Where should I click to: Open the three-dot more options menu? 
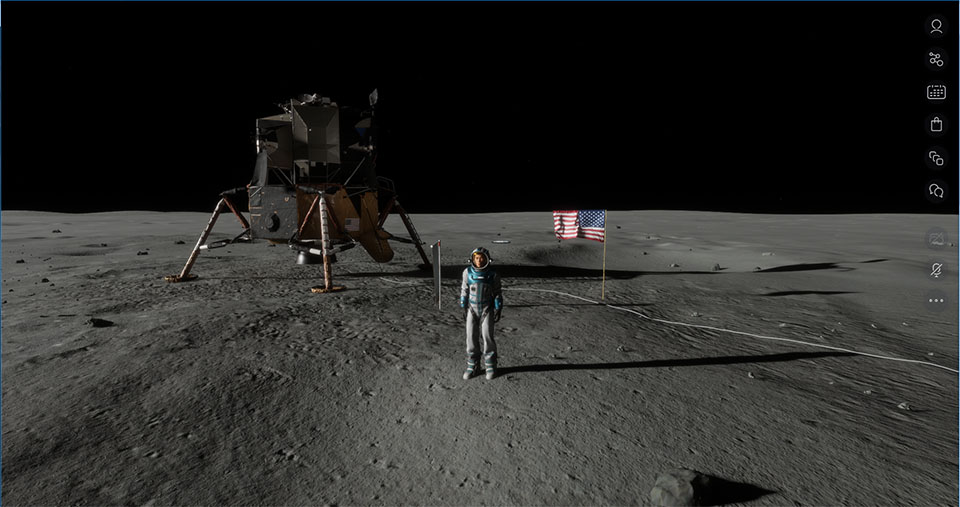tap(936, 300)
